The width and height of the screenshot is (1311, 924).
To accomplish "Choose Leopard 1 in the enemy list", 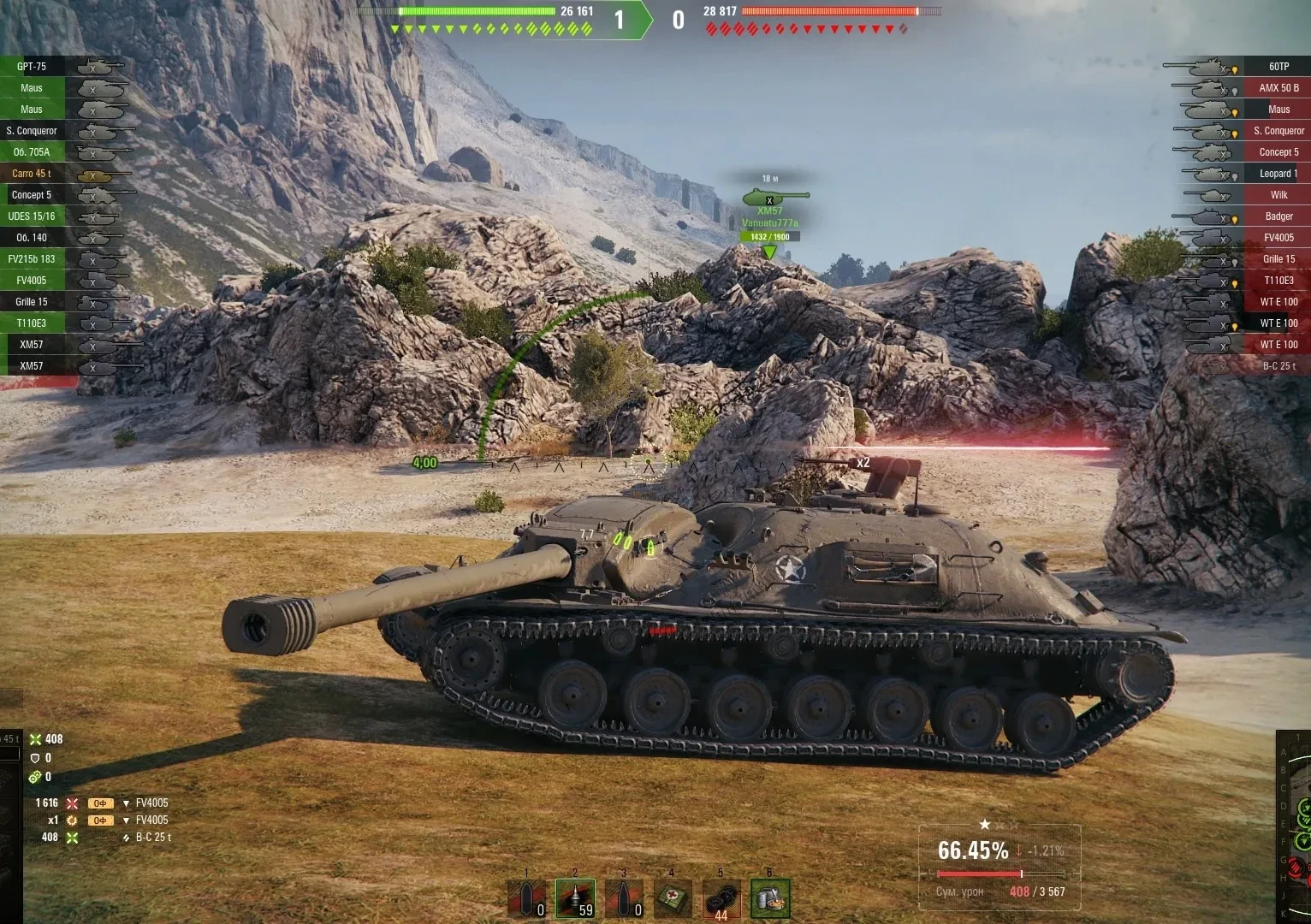I will point(1278,174).
